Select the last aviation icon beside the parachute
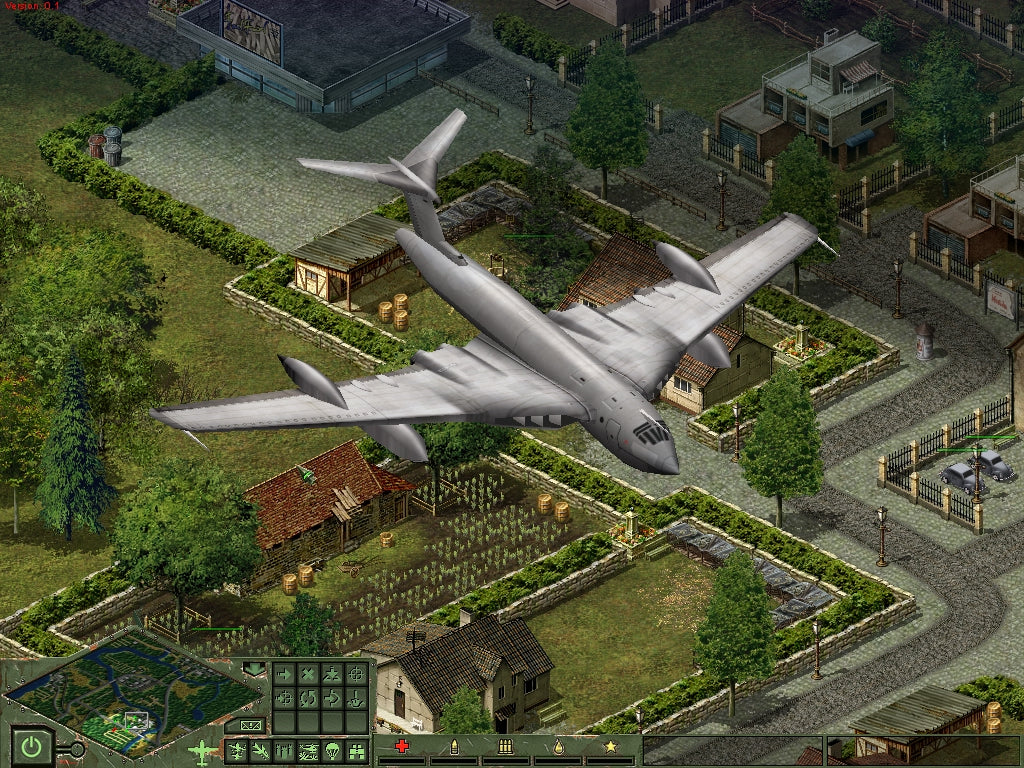The height and width of the screenshot is (768, 1024). (356, 751)
